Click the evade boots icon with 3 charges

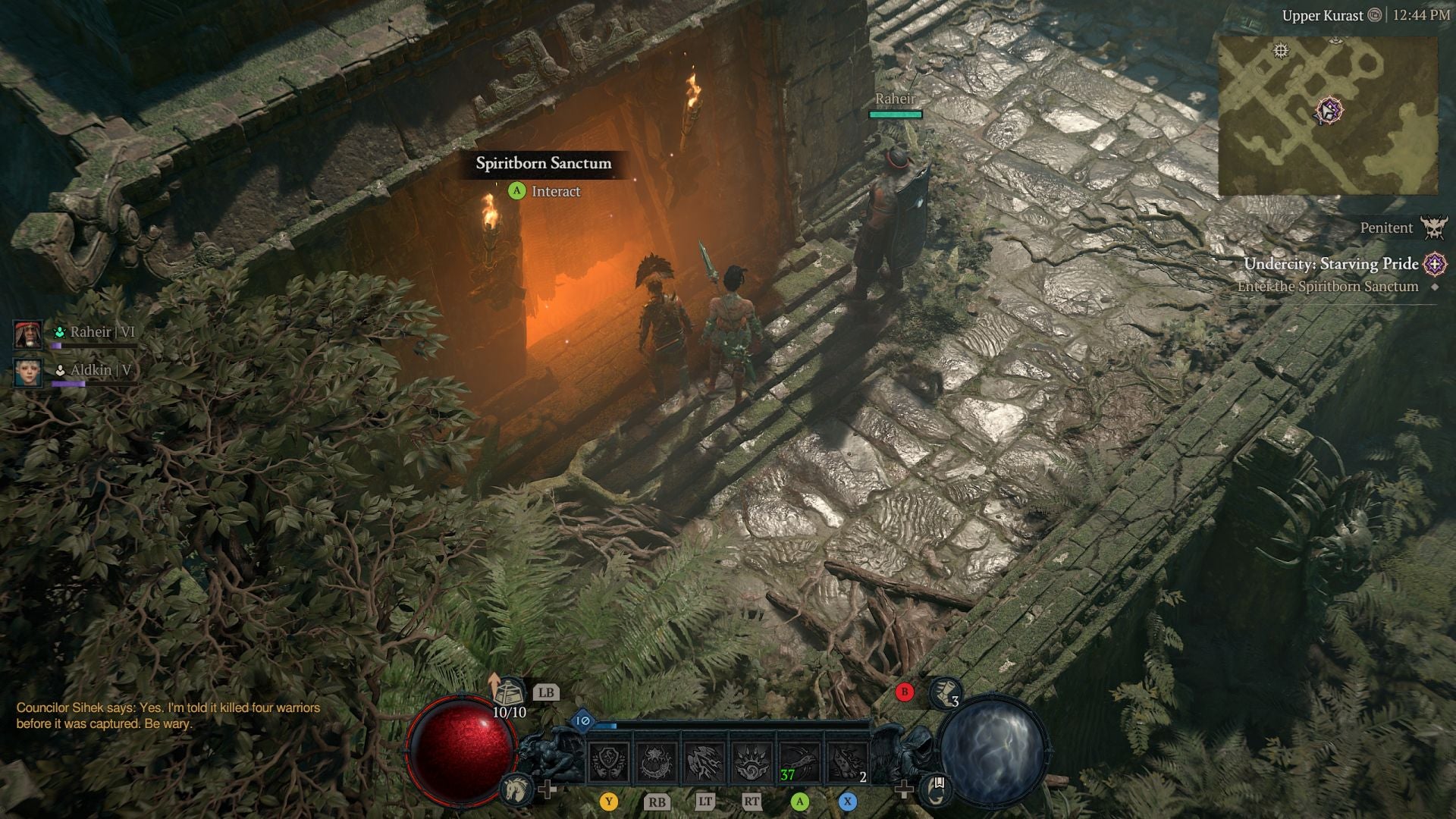tap(946, 695)
